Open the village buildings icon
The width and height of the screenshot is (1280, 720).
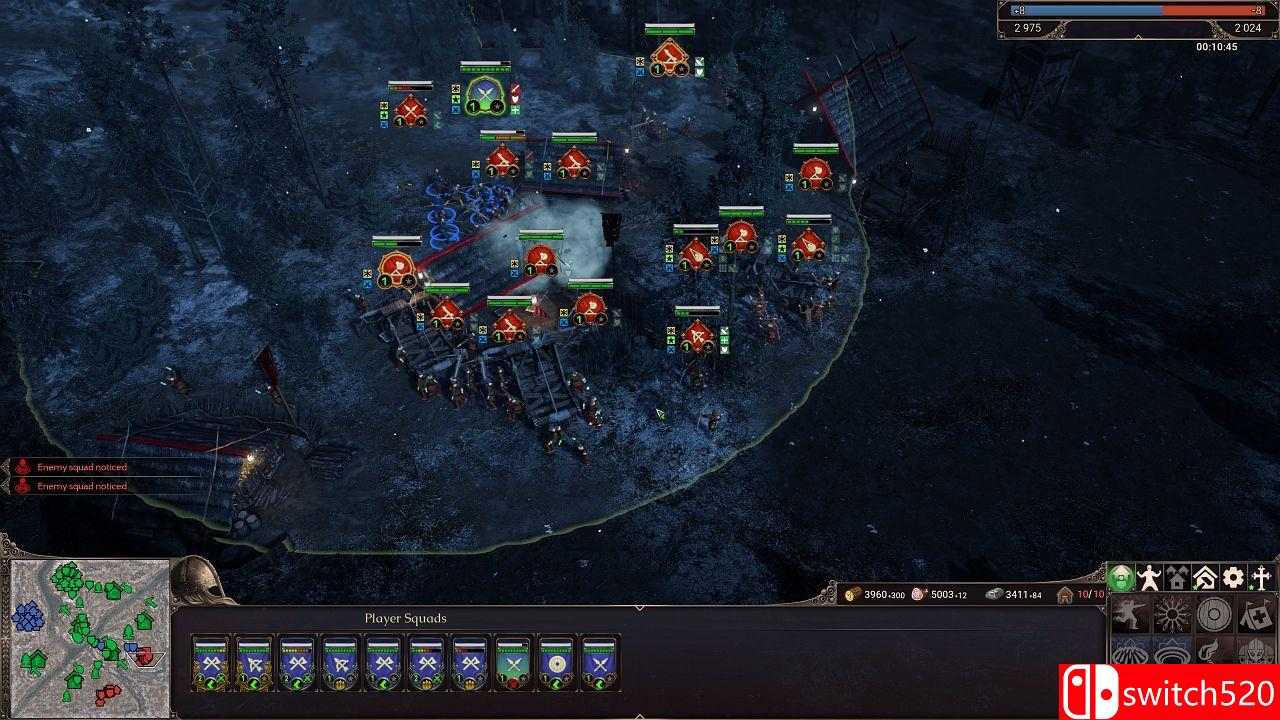point(1177,577)
